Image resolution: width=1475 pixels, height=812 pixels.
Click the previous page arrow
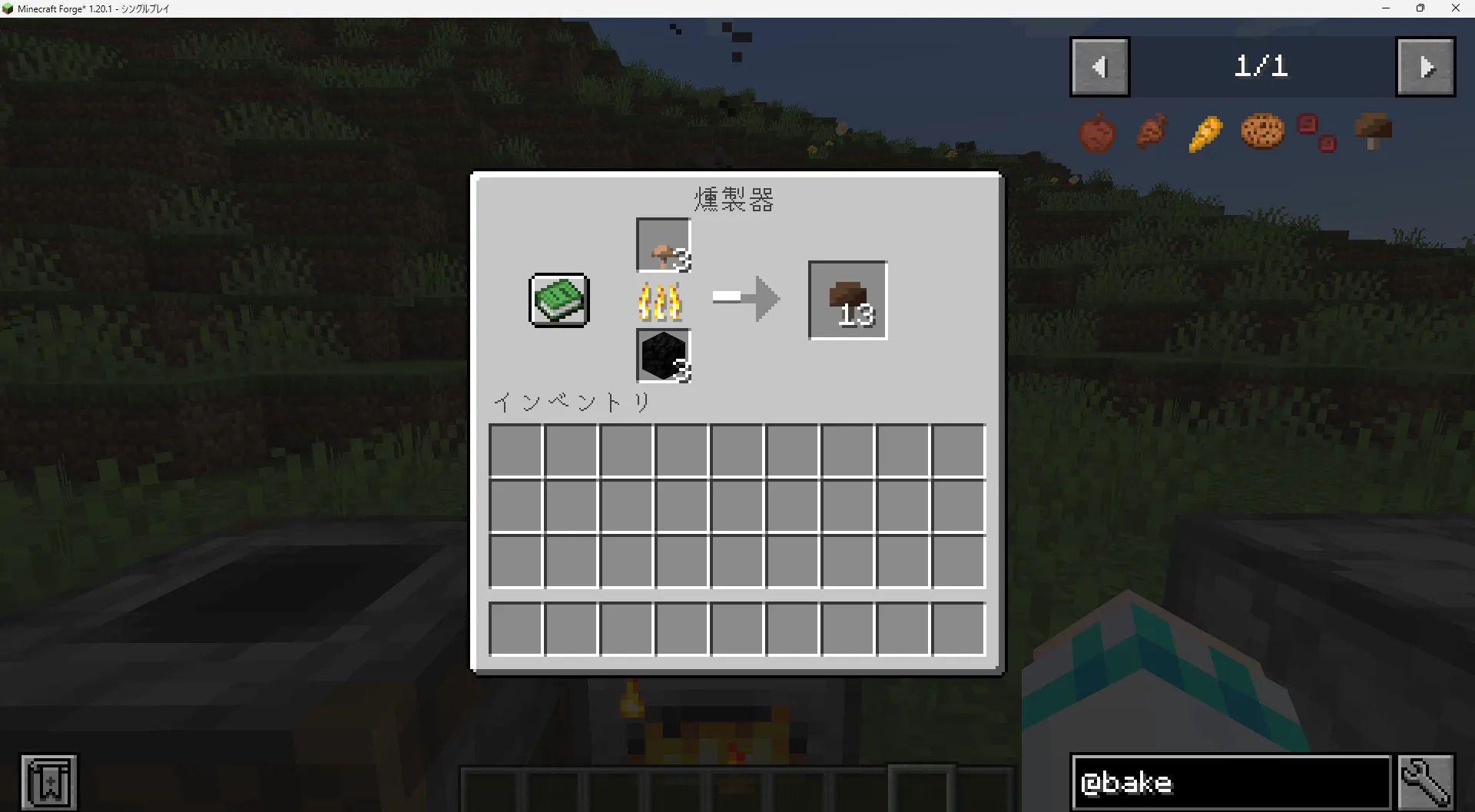click(1100, 67)
